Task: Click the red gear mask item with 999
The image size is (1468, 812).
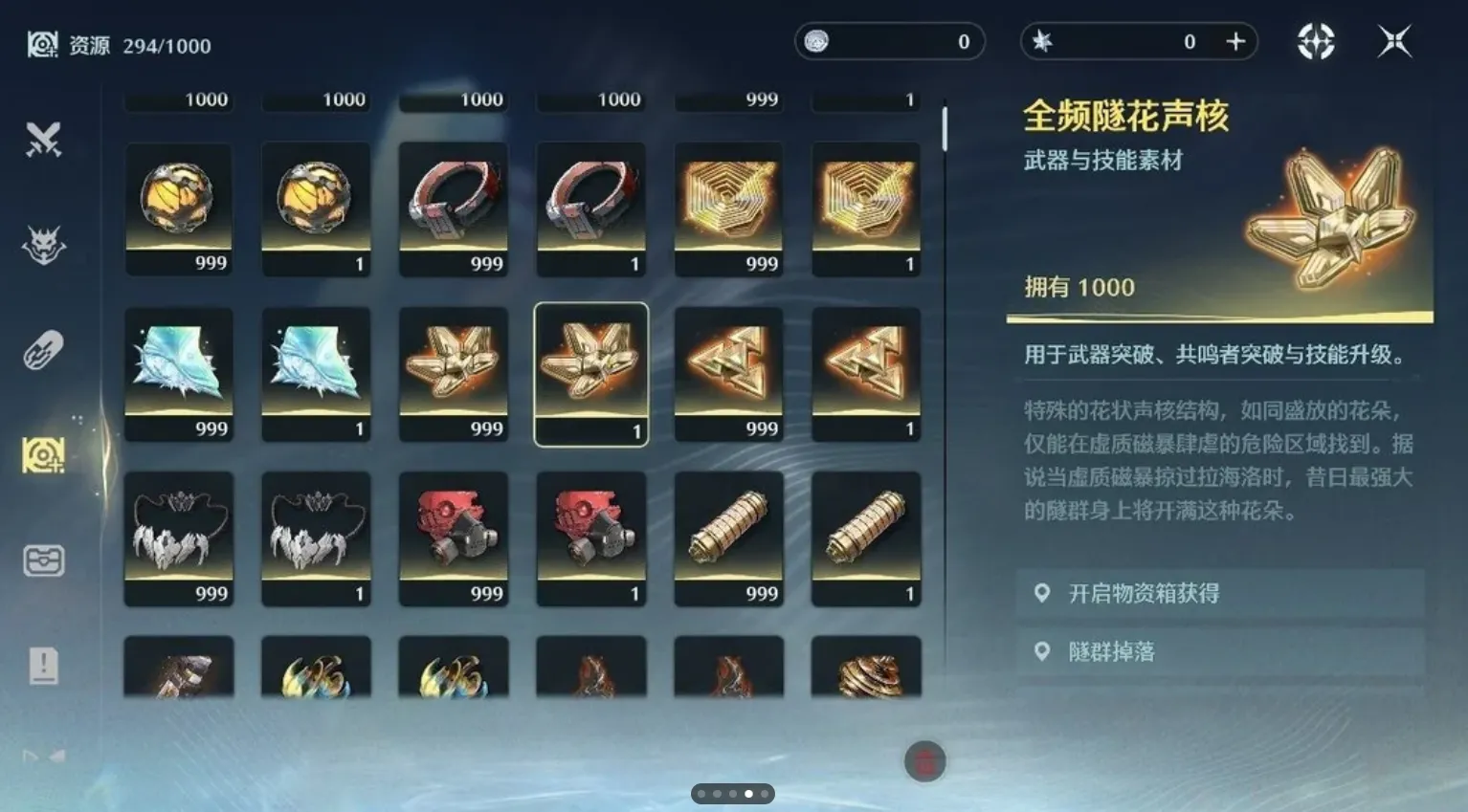Action: (454, 538)
